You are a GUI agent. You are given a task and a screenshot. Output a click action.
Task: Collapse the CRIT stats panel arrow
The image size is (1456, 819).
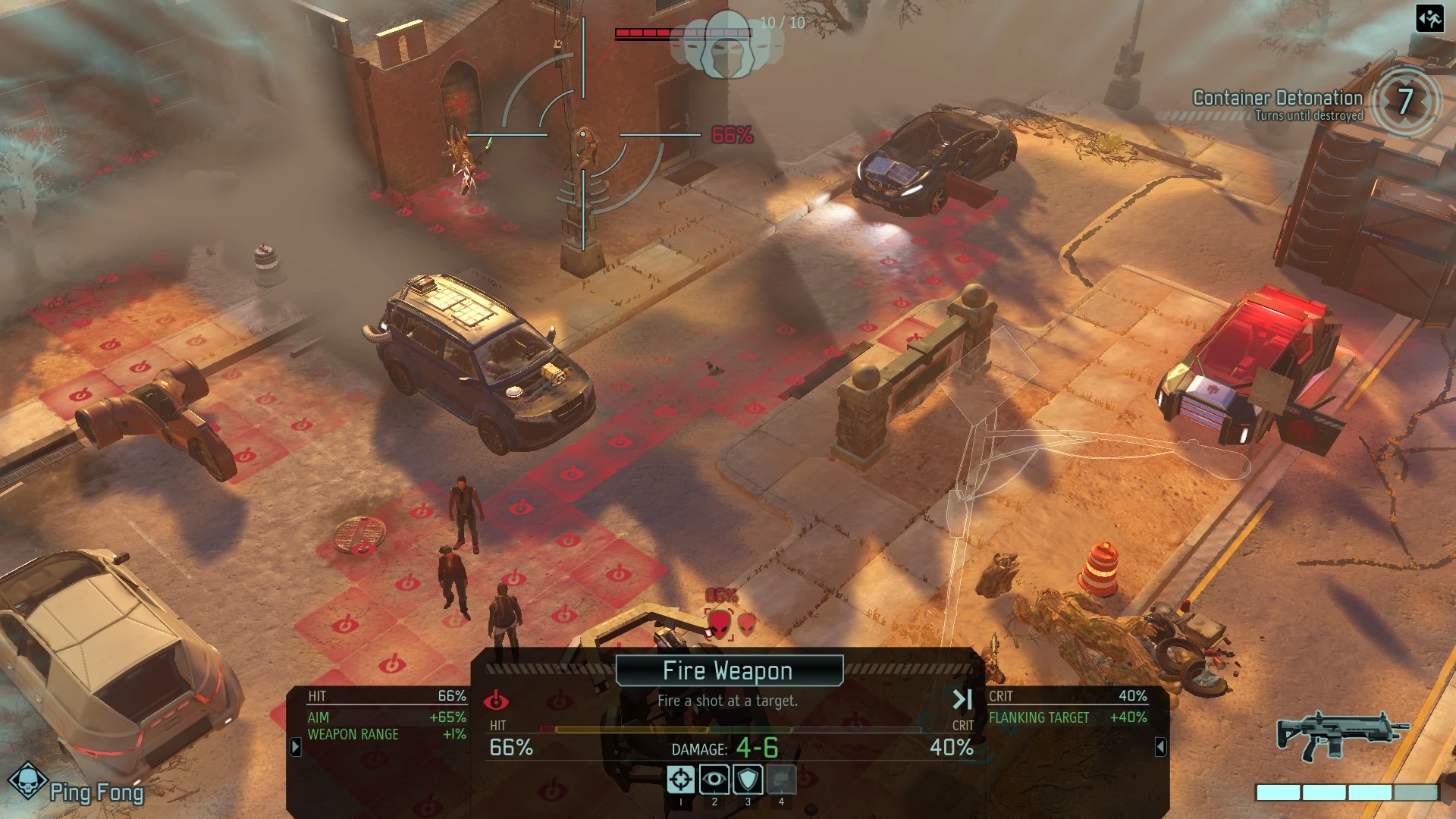click(1161, 746)
